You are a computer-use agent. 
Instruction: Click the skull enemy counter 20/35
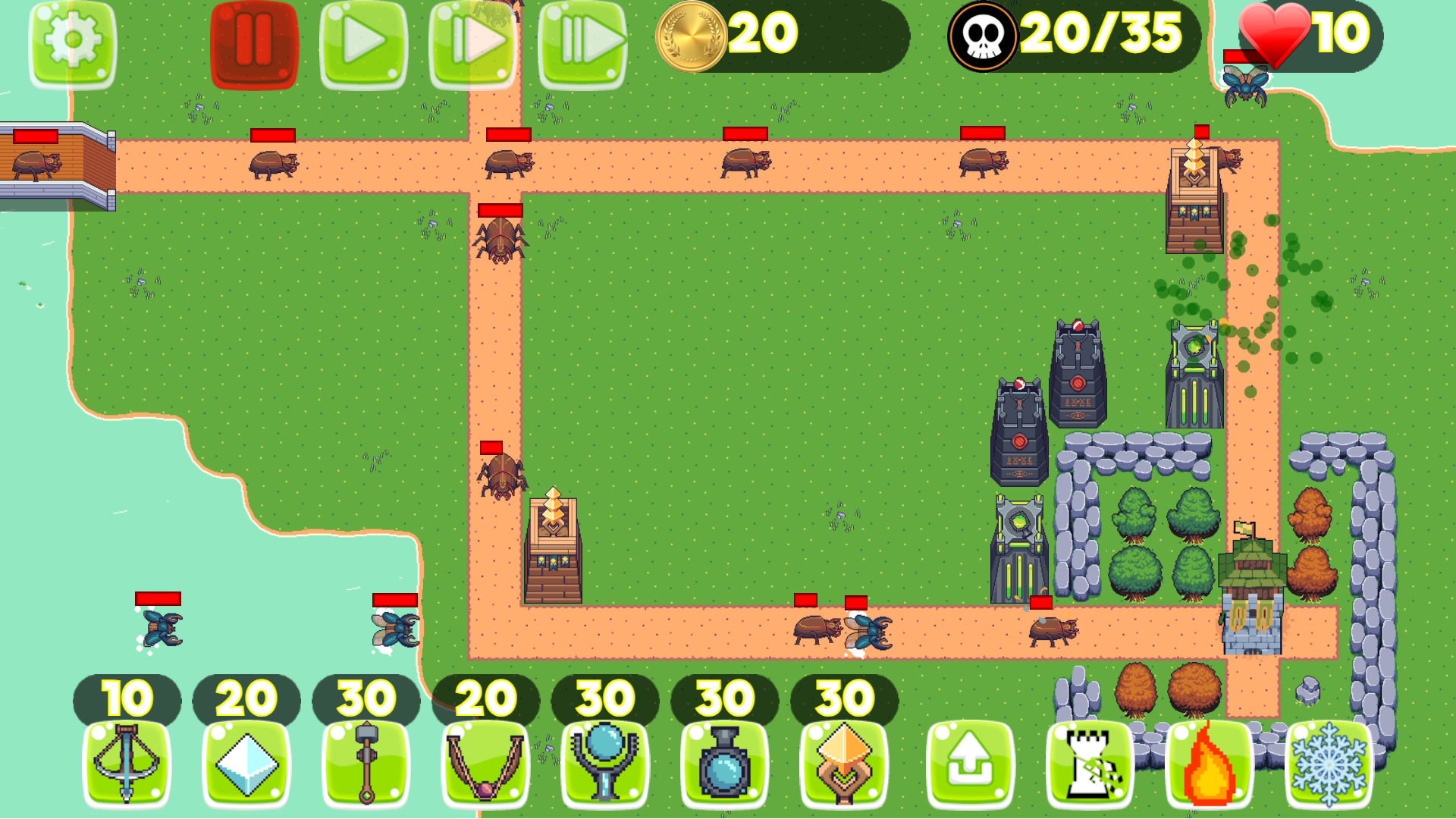point(1062,34)
